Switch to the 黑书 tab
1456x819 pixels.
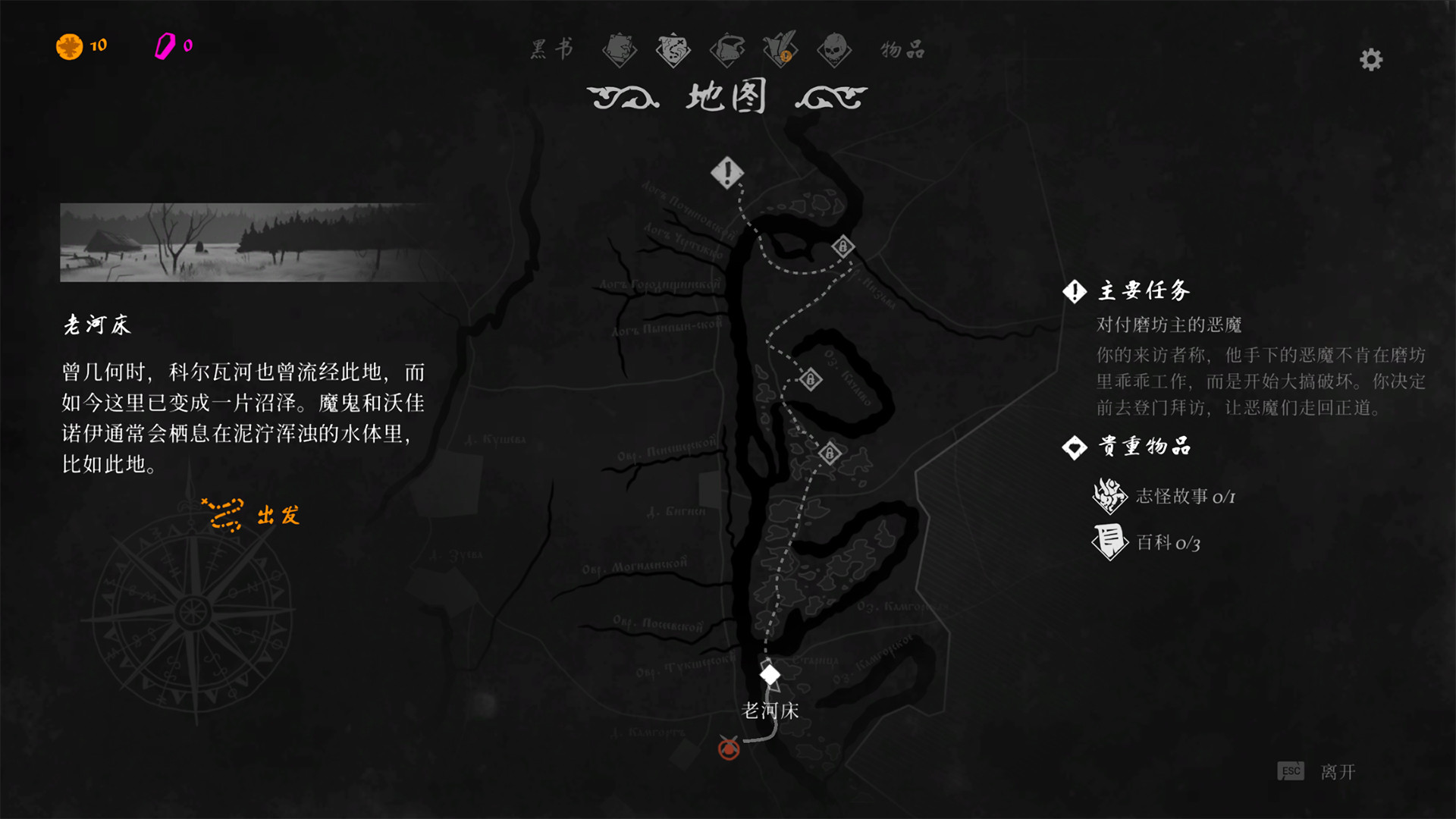pos(551,49)
